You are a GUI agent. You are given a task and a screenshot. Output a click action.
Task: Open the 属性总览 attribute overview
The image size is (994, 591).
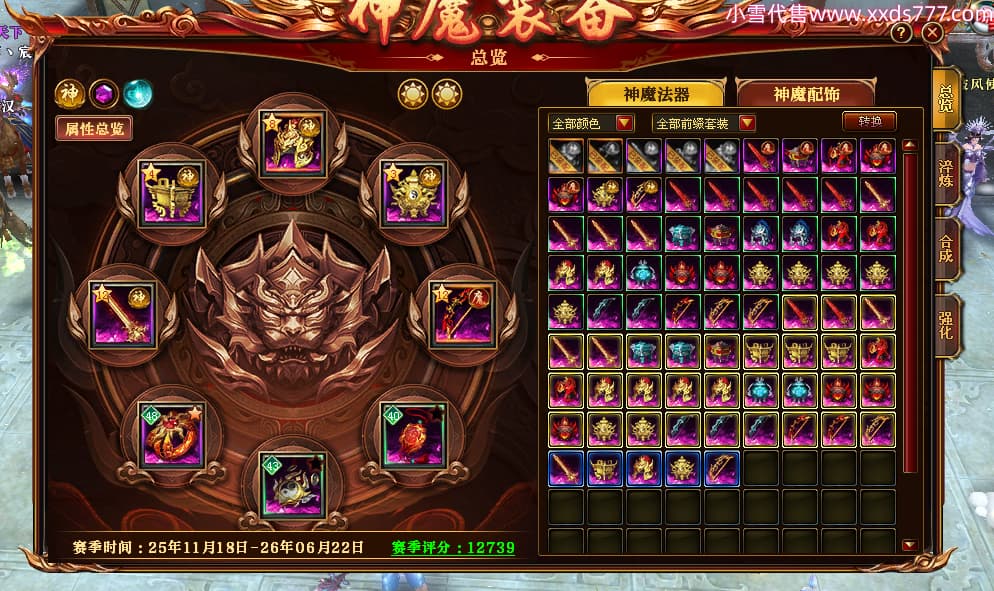coord(94,128)
